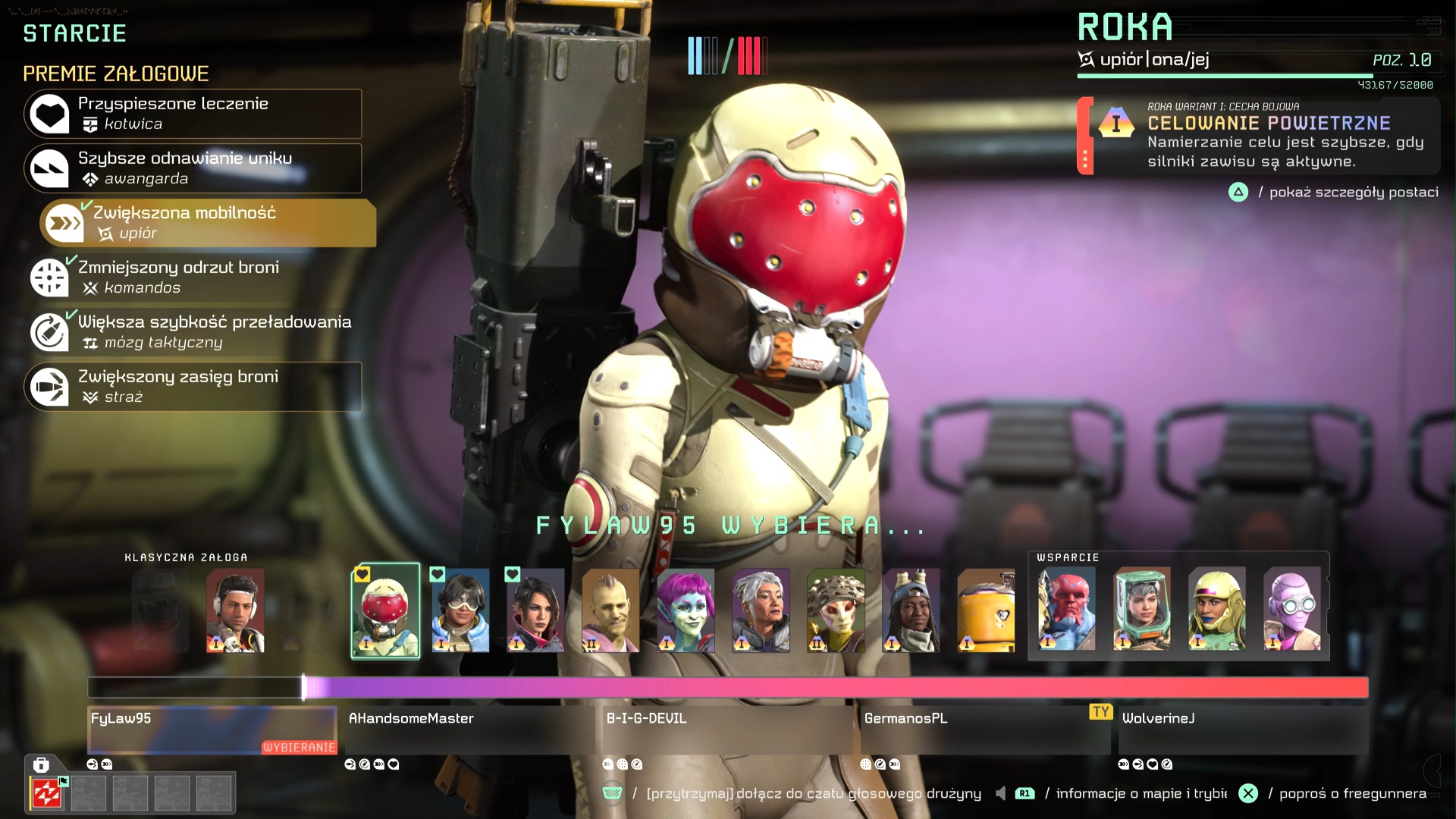Pick the Zmniejszony odrzut broni bonus

click(x=193, y=278)
